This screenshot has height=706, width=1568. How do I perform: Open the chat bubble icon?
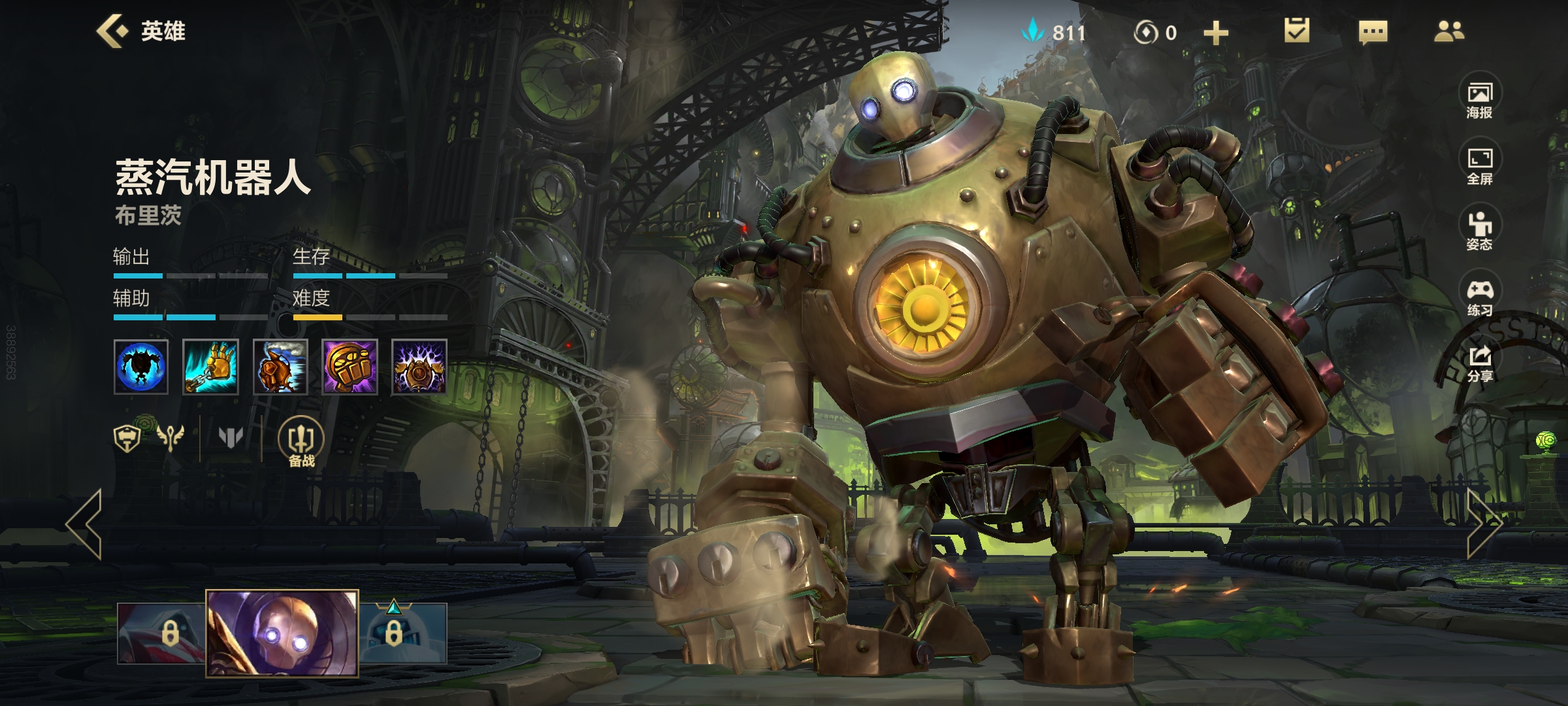(x=1373, y=32)
